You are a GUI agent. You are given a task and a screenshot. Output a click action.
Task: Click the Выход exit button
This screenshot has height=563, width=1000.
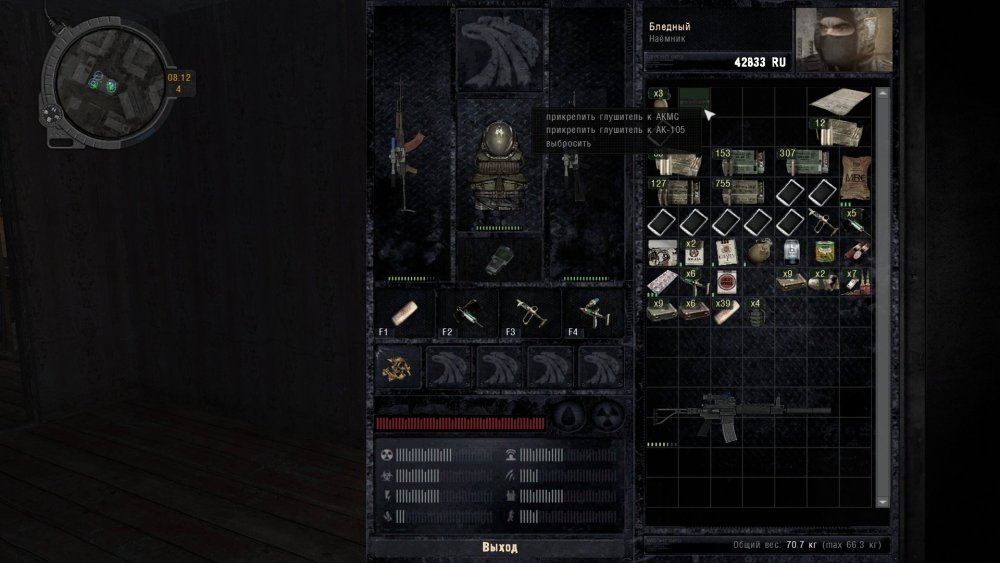coord(500,547)
